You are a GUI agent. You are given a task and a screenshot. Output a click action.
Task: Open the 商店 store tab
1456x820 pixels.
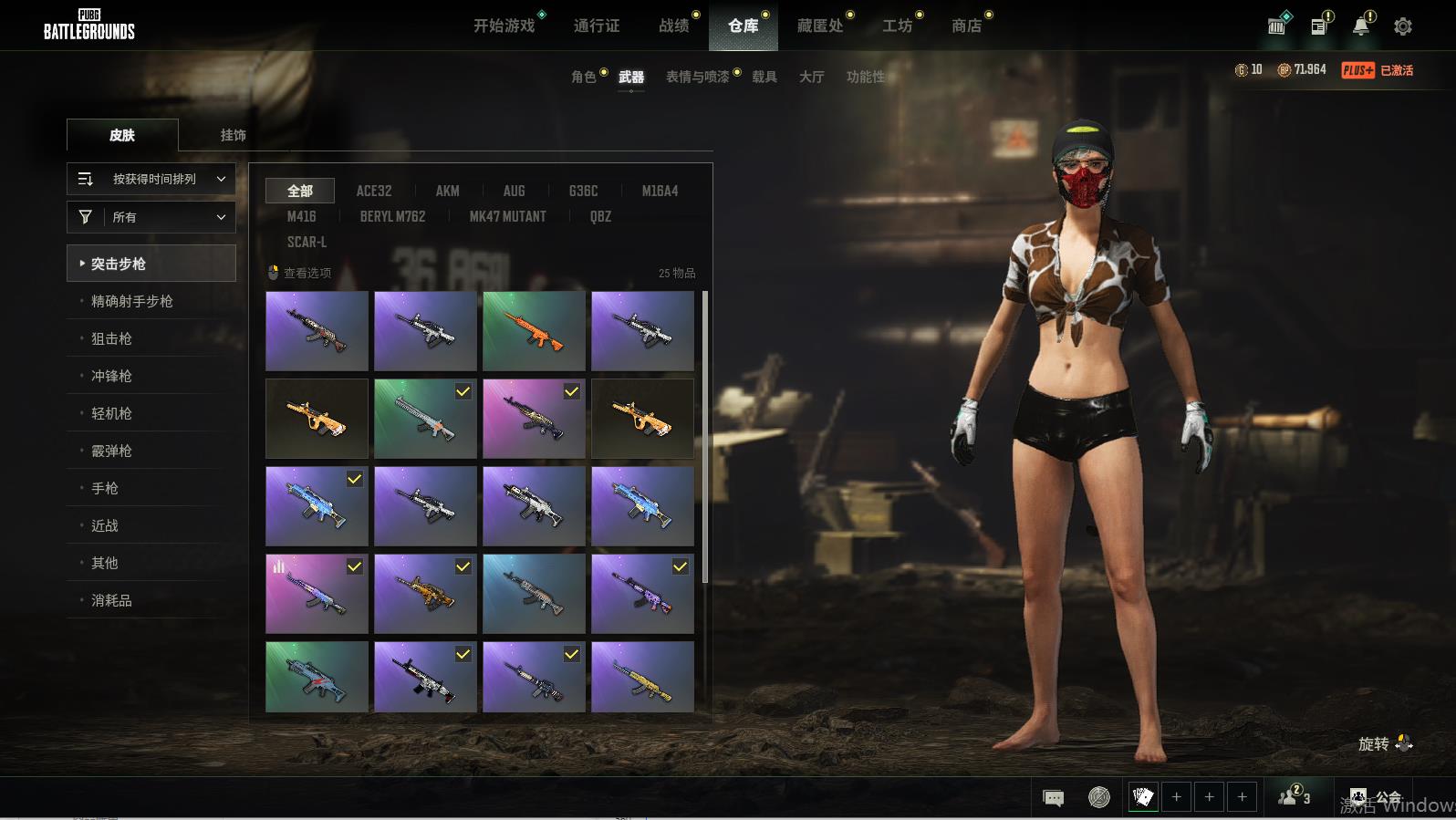[966, 26]
